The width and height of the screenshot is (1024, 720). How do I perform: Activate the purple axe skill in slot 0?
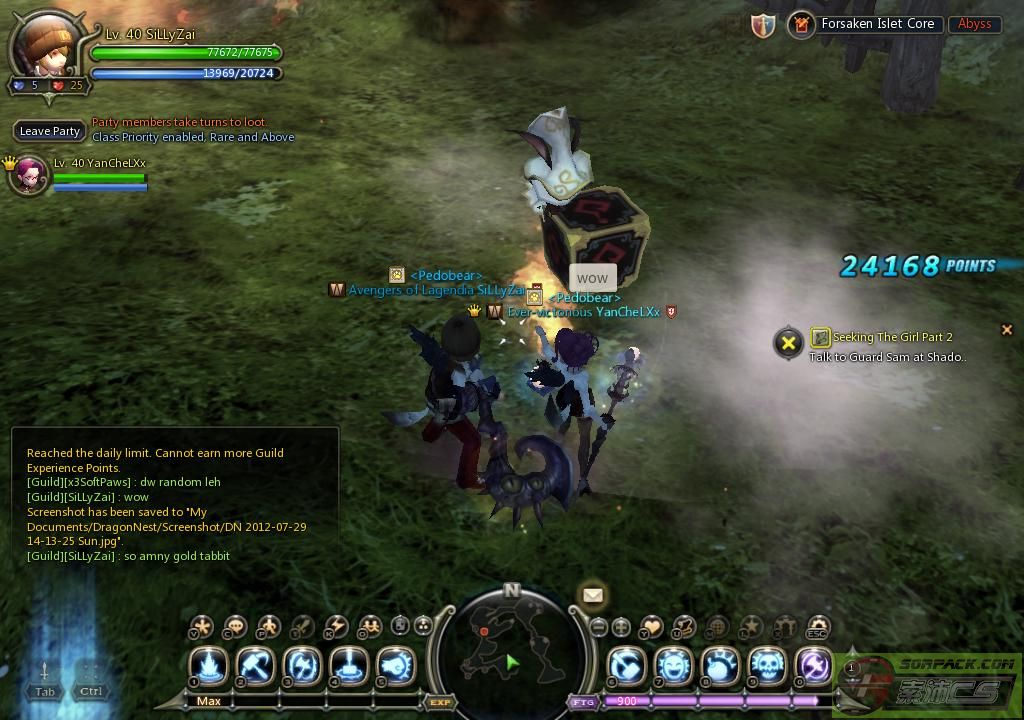(815, 666)
